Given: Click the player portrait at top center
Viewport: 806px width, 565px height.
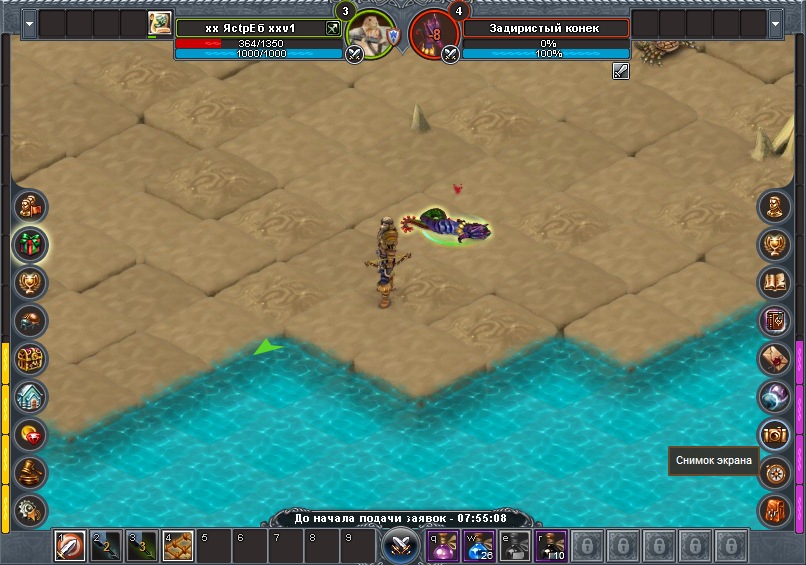Looking at the screenshot, I should click(372, 32).
